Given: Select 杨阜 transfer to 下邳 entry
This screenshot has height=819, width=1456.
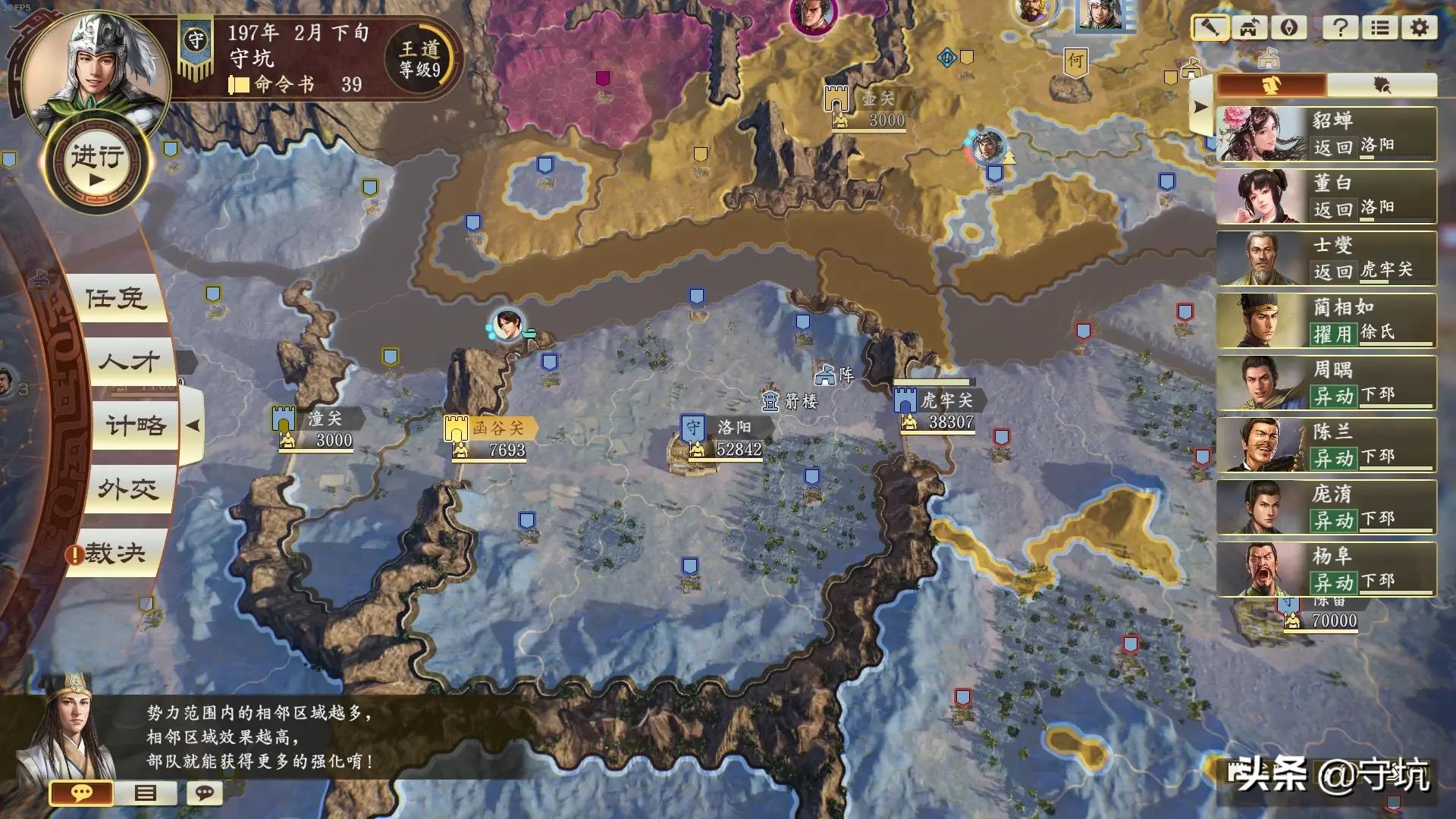Looking at the screenshot, I should pyautogui.click(x=1326, y=570).
